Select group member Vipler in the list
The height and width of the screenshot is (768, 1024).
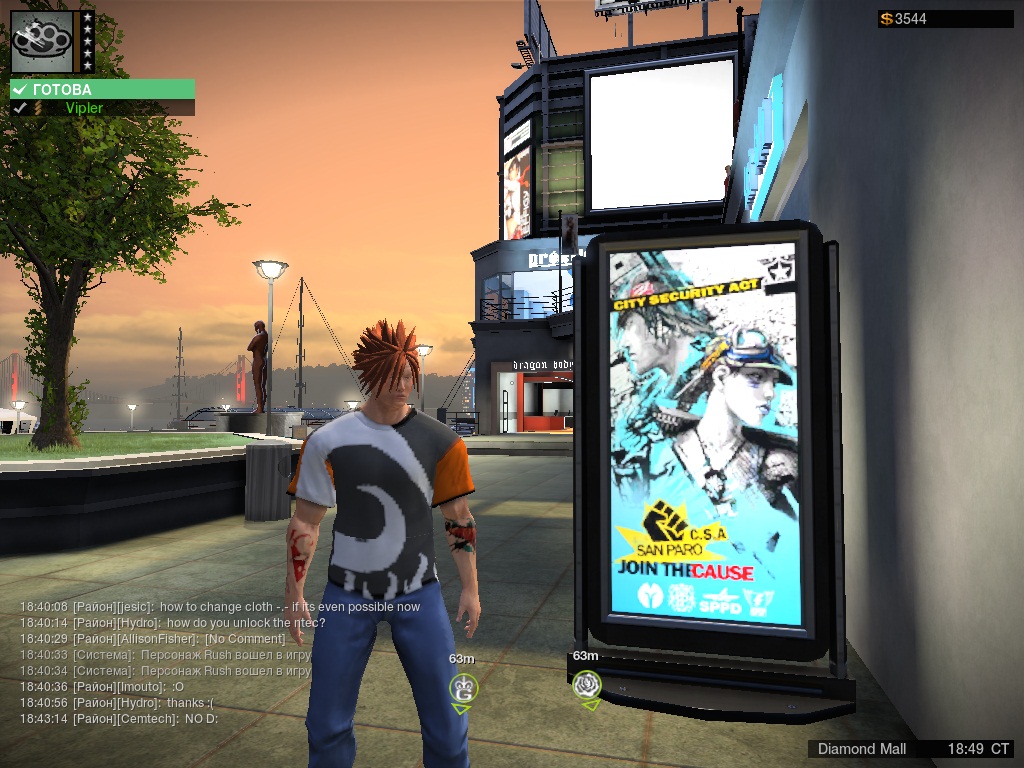[84, 108]
